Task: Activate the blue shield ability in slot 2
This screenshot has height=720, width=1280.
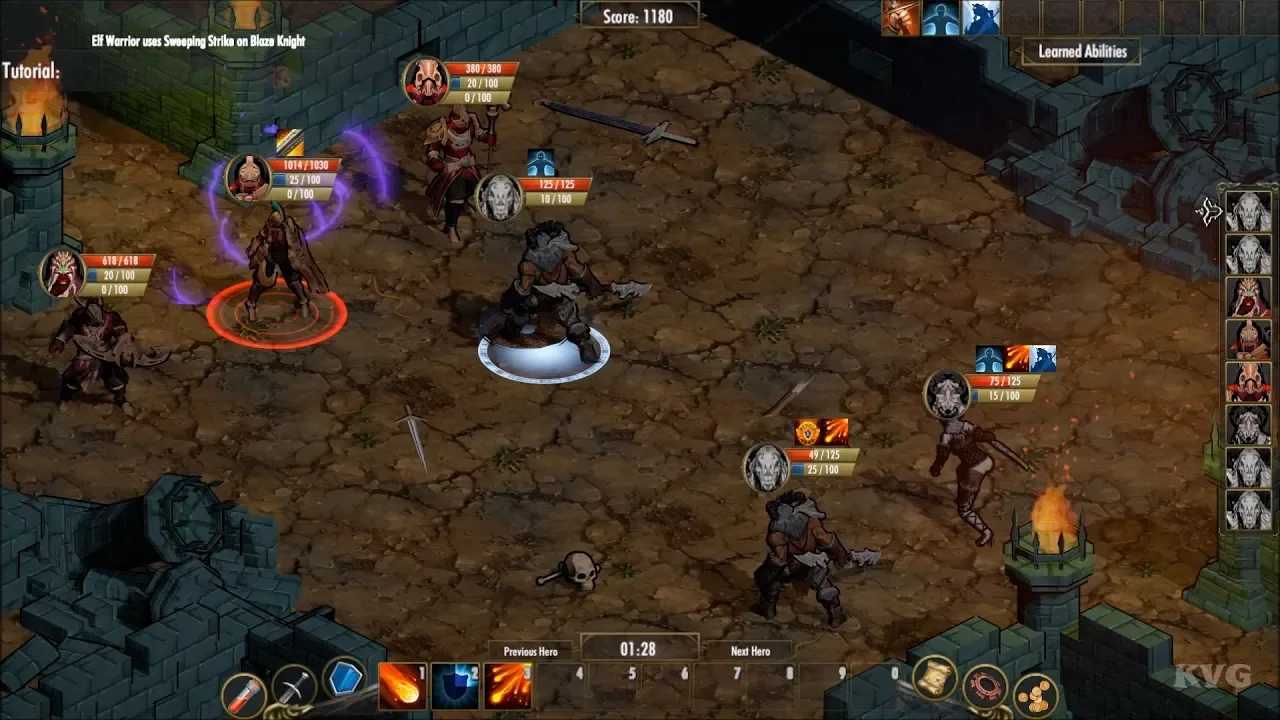Action: point(454,686)
